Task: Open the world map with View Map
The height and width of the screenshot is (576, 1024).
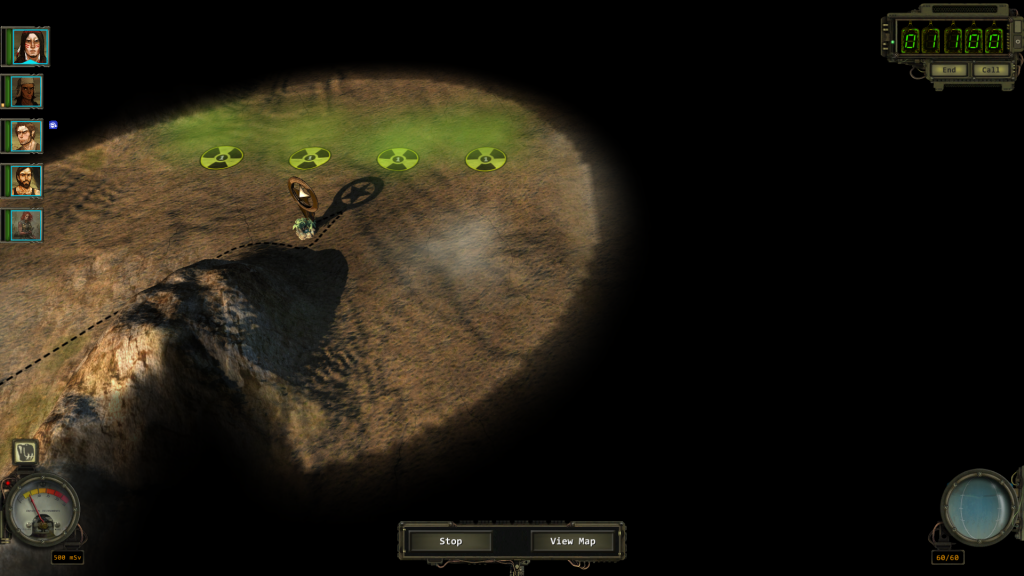Action: coord(572,541)
